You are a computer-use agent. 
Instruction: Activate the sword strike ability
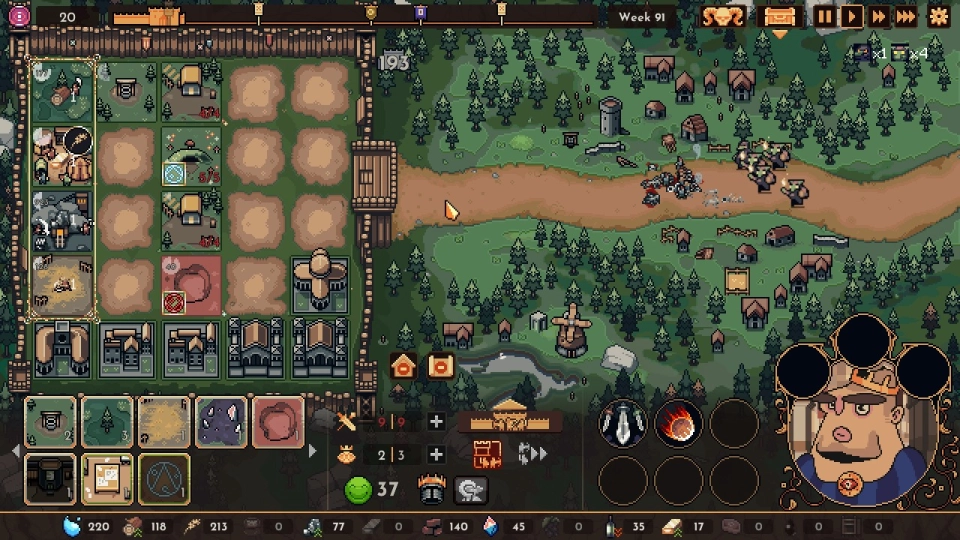(622, 424)
